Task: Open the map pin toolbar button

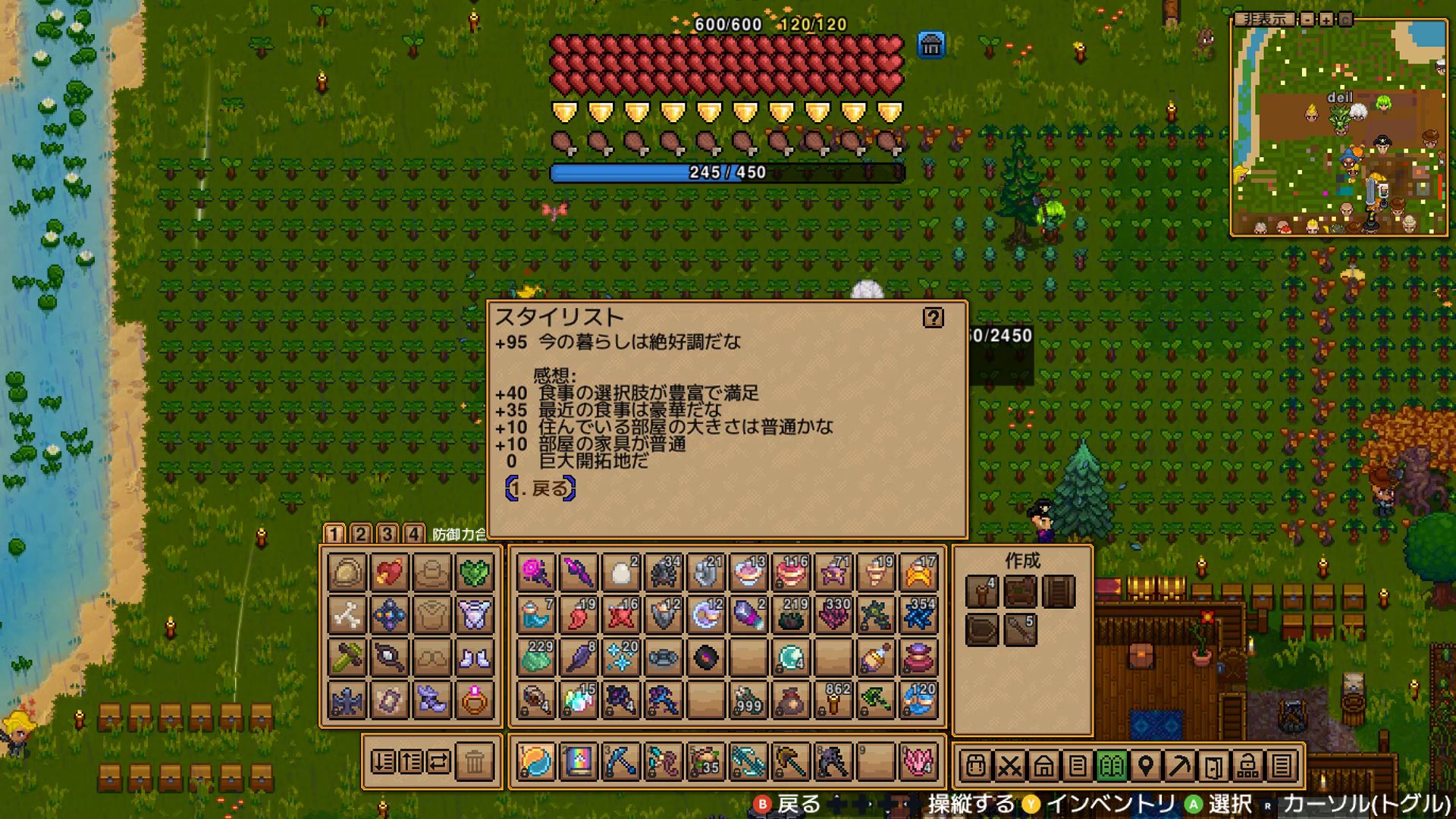Action: coord(1146,766)
